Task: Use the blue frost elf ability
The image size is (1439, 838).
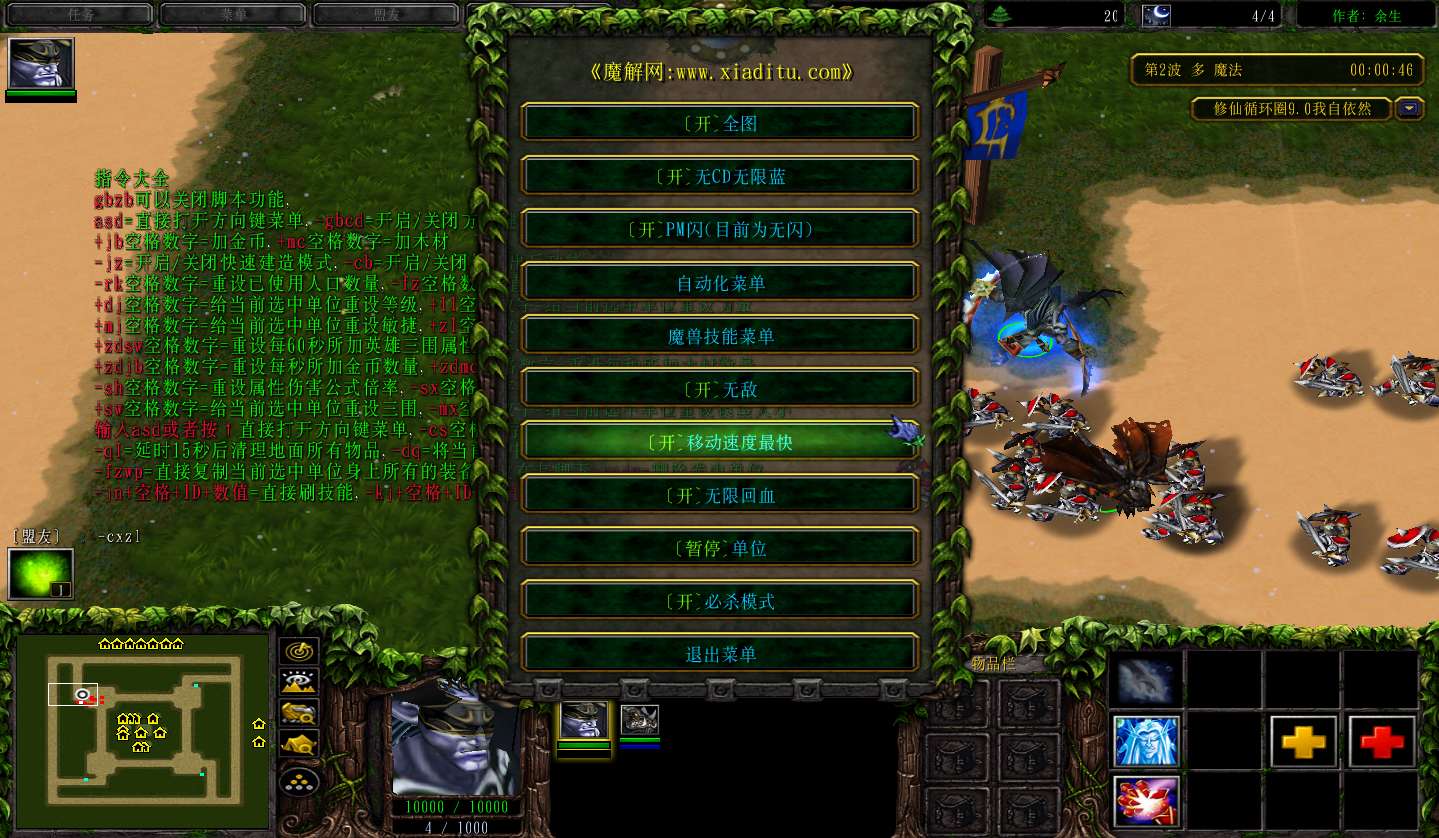Action: click(1146, 741)
